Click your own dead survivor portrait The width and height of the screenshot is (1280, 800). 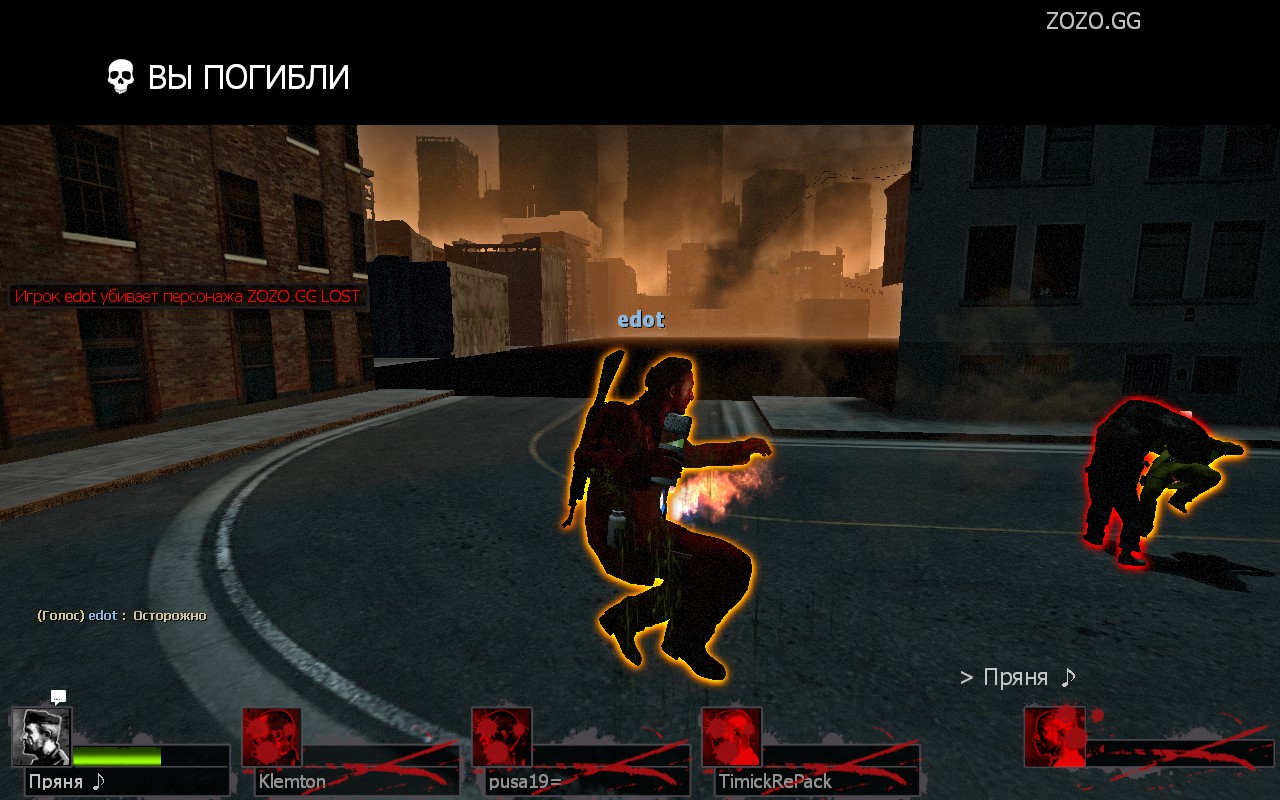(1054, 737)
